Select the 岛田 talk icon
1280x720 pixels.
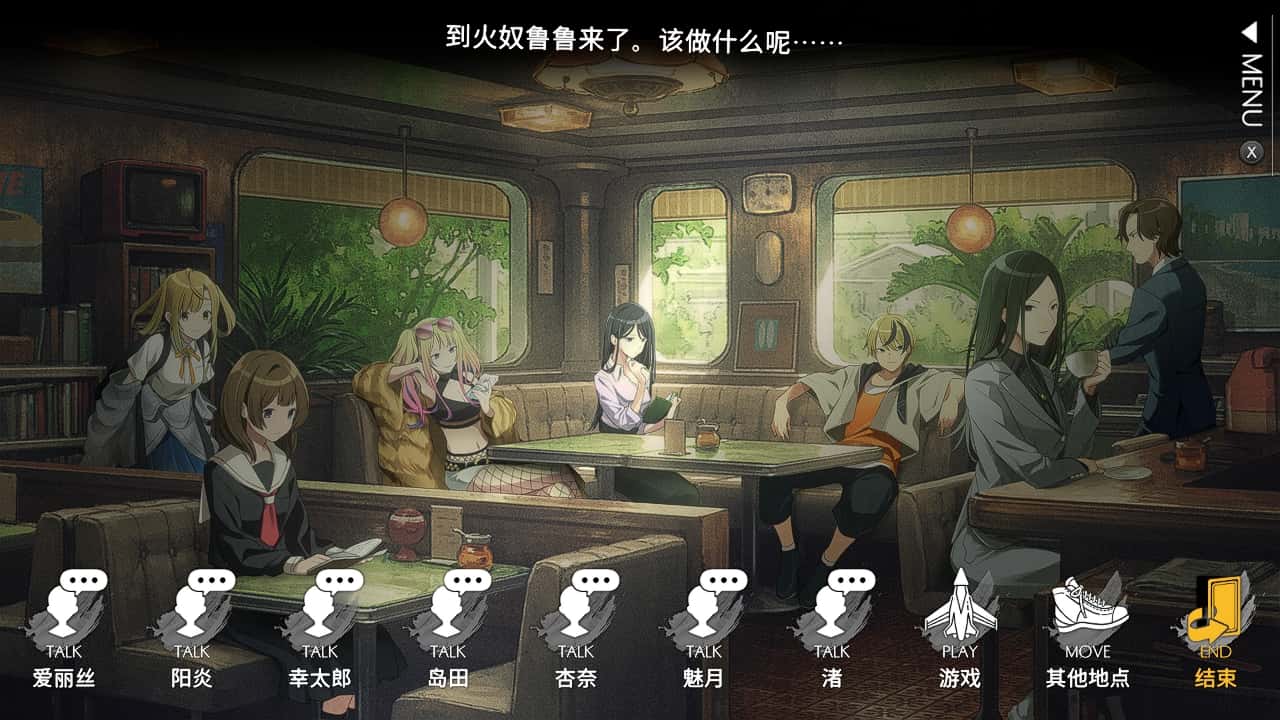click(448, 627)
